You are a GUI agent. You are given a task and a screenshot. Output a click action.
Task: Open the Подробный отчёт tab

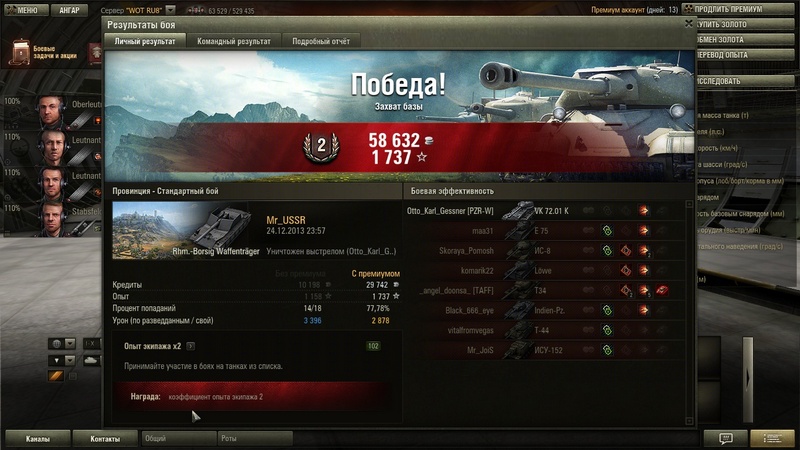tap(320, 42)
